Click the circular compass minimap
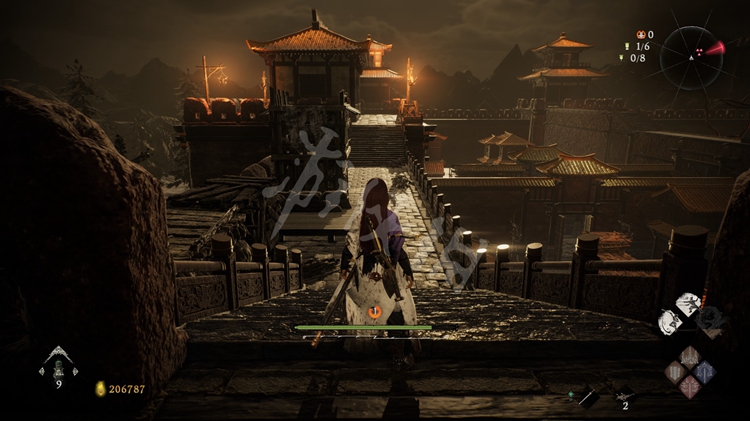Screen dimensions: 750x421 coord(691,55)
